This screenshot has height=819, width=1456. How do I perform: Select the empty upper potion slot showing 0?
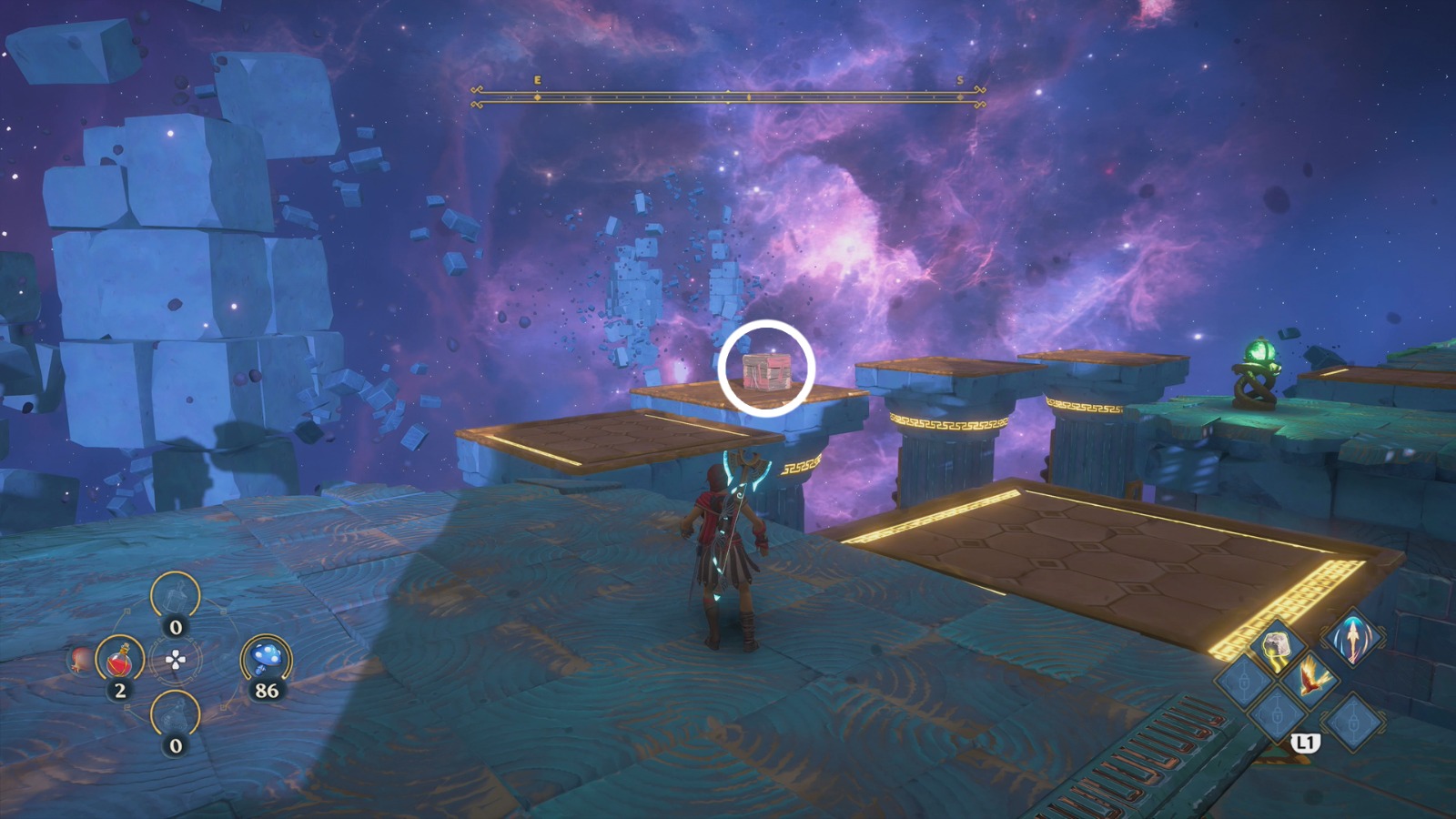(x=175, y=596)
